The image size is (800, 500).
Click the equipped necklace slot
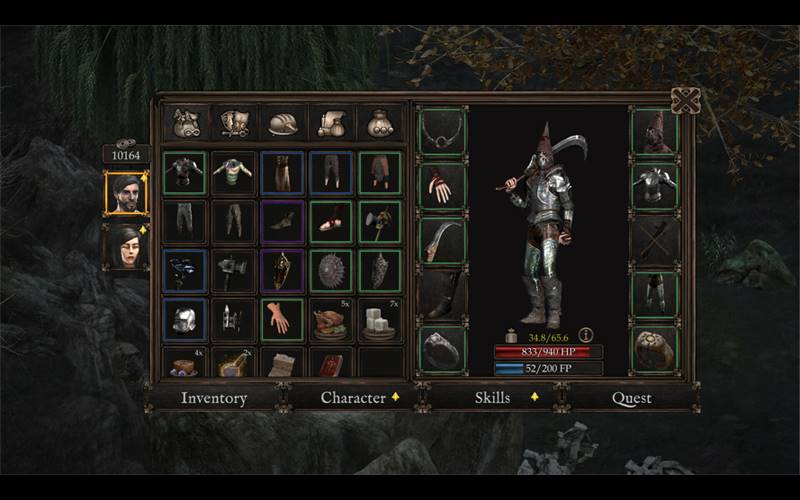442,131
